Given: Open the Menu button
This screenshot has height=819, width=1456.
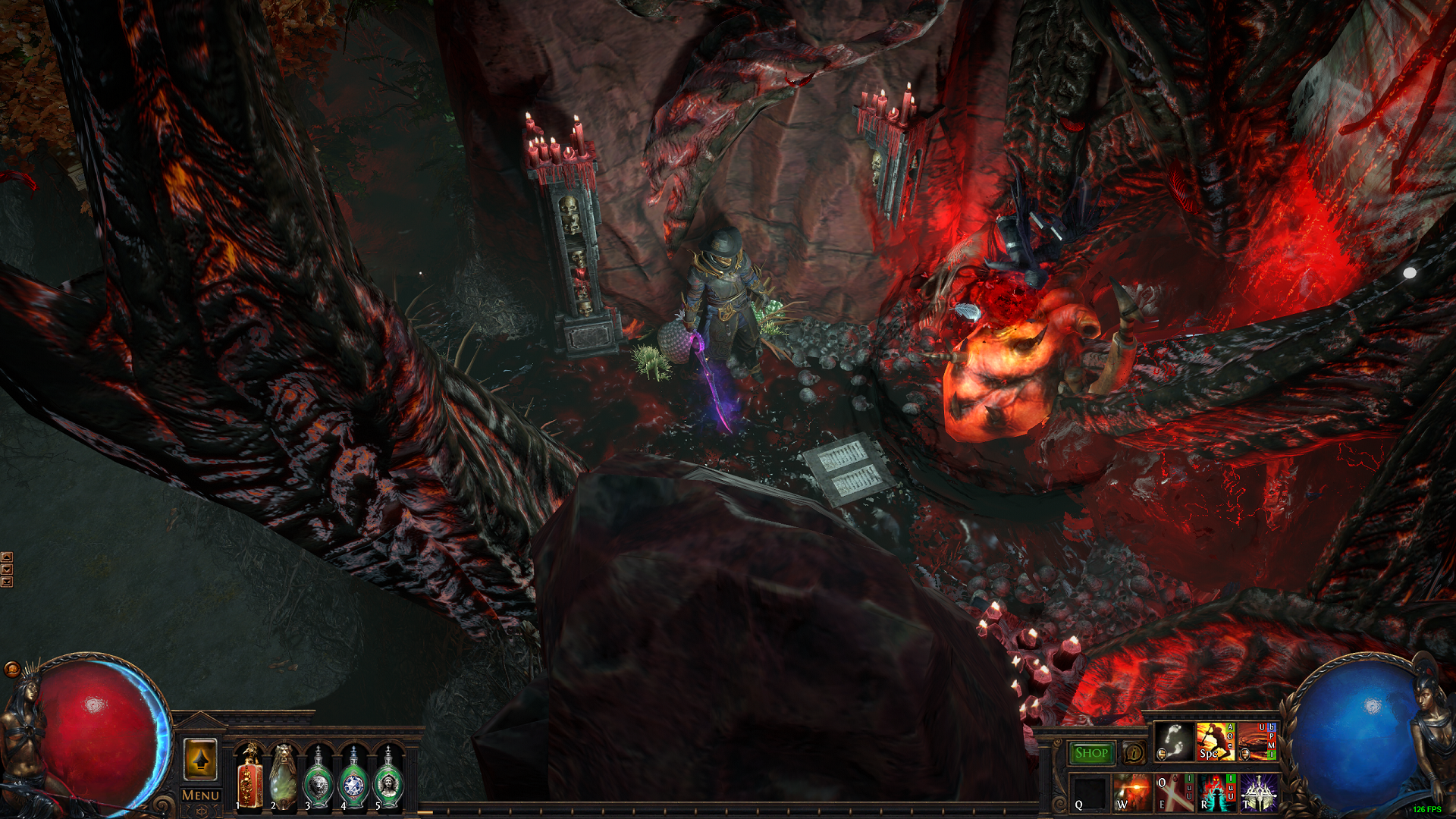Looking at the screenshot, I should [200, 795].
